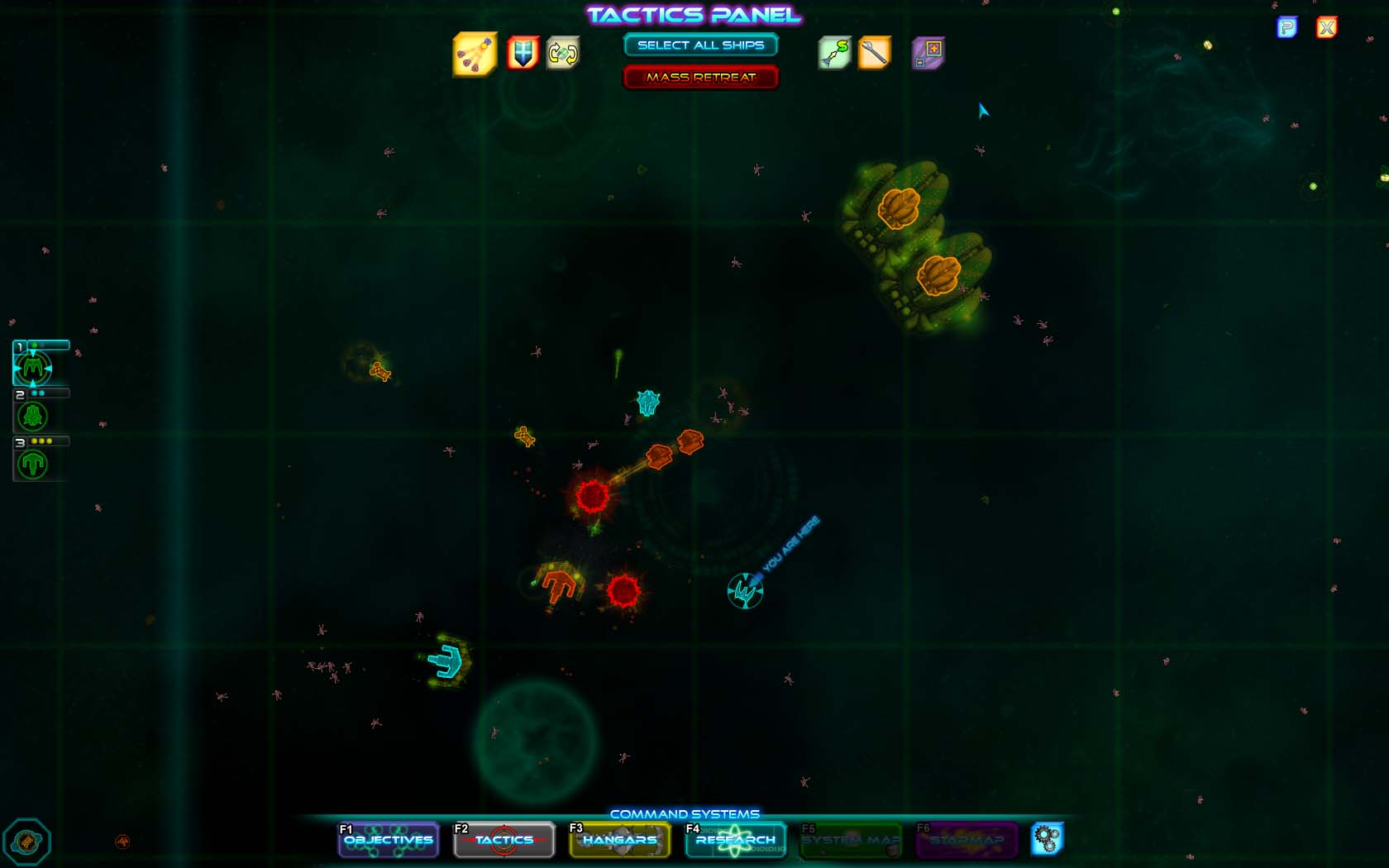Viewport: 1389px width, 868px height.
Task: Toggle the P pause button in top-right
Action: [1287, 27]
